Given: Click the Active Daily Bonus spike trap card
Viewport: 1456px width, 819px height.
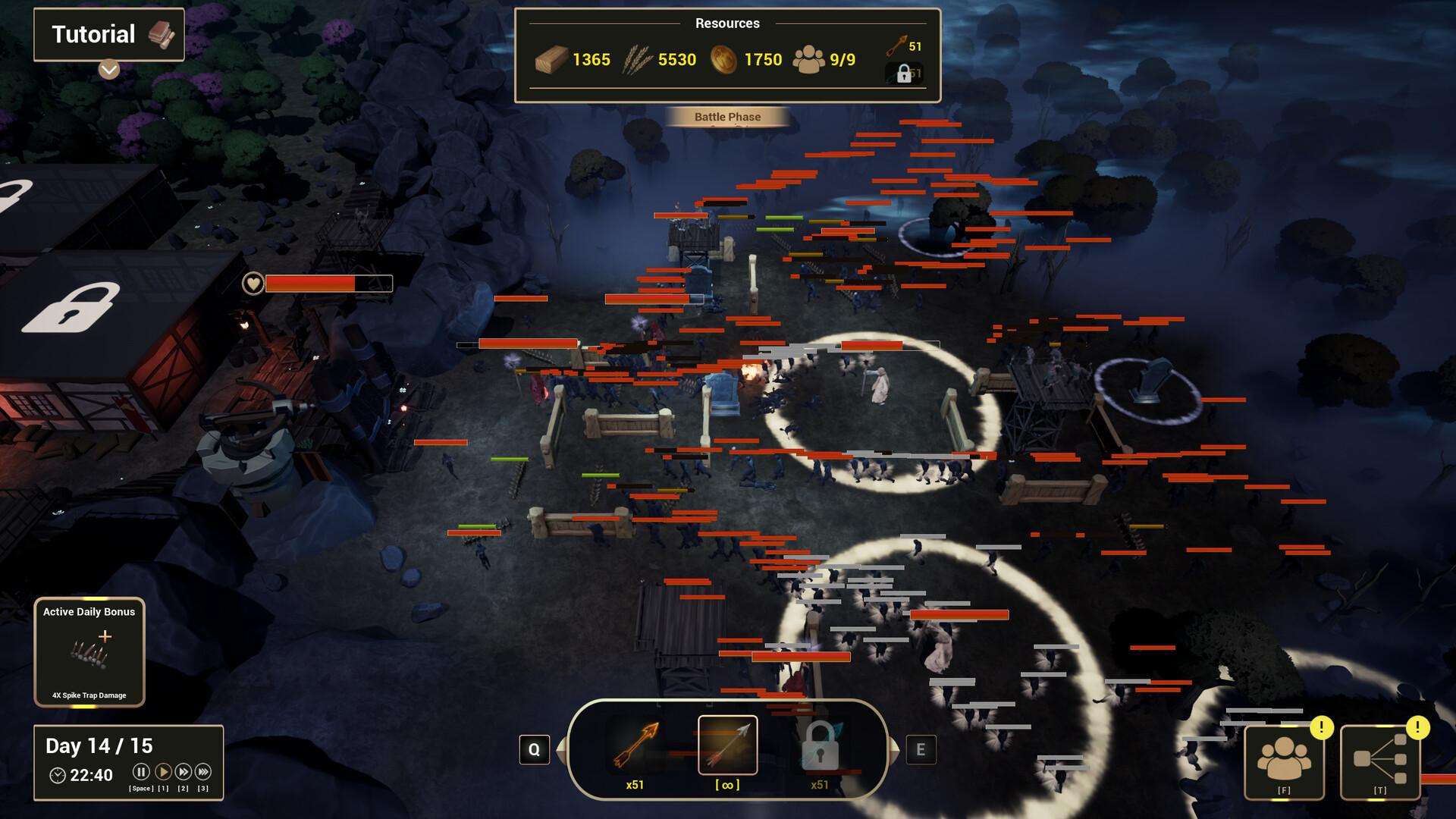Looking at the screenshot, I should [x=89, y=652].
